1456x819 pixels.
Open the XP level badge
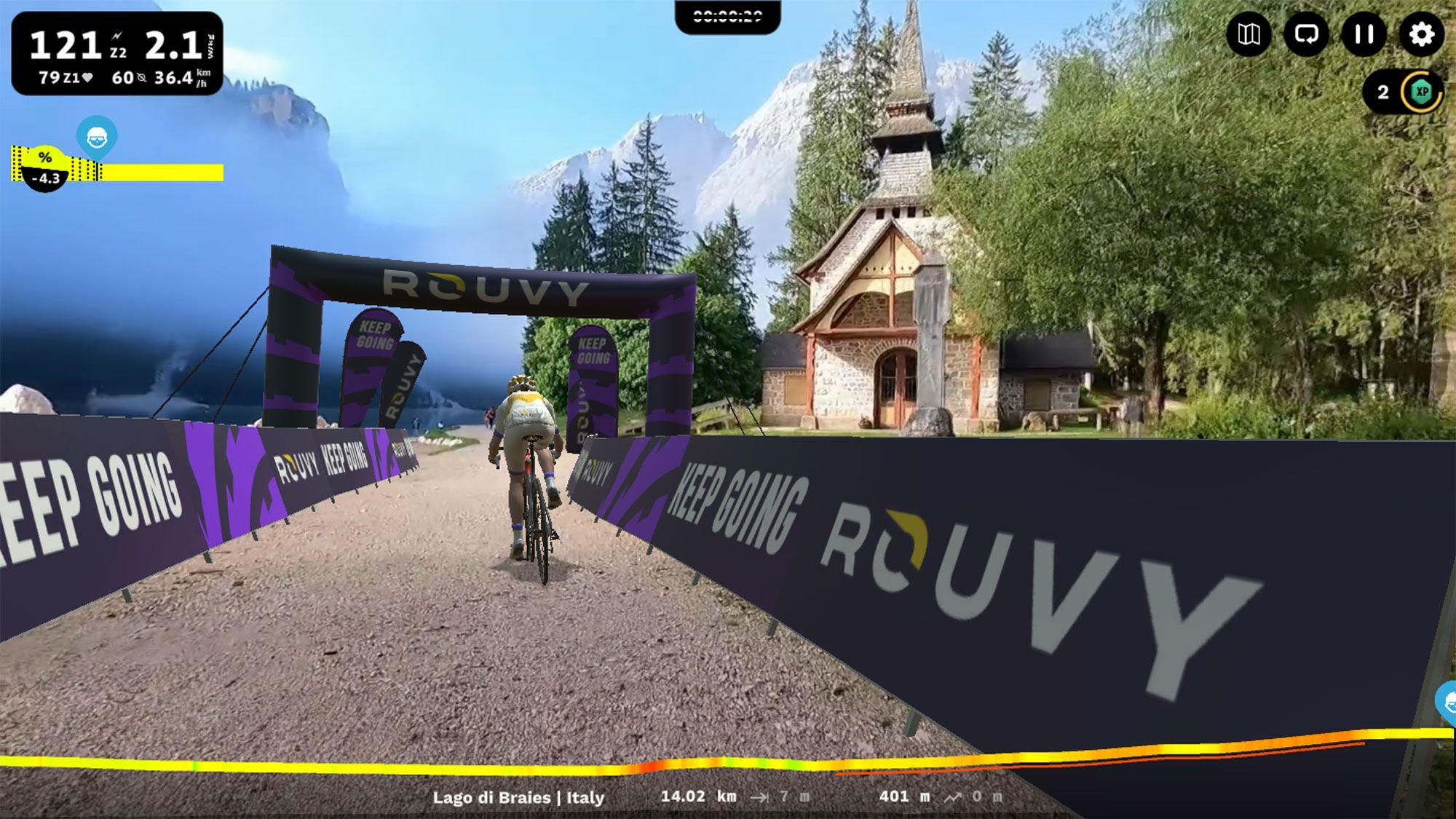click(x=1421, y=92)
